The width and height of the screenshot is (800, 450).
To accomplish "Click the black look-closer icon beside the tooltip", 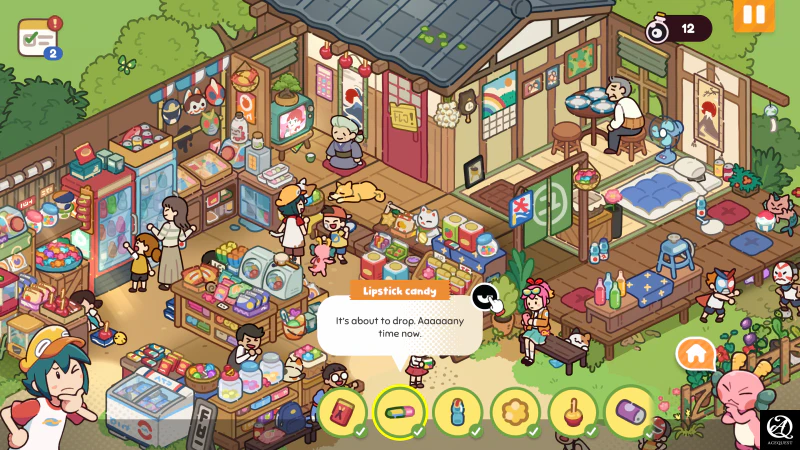I will click(485, 296).
